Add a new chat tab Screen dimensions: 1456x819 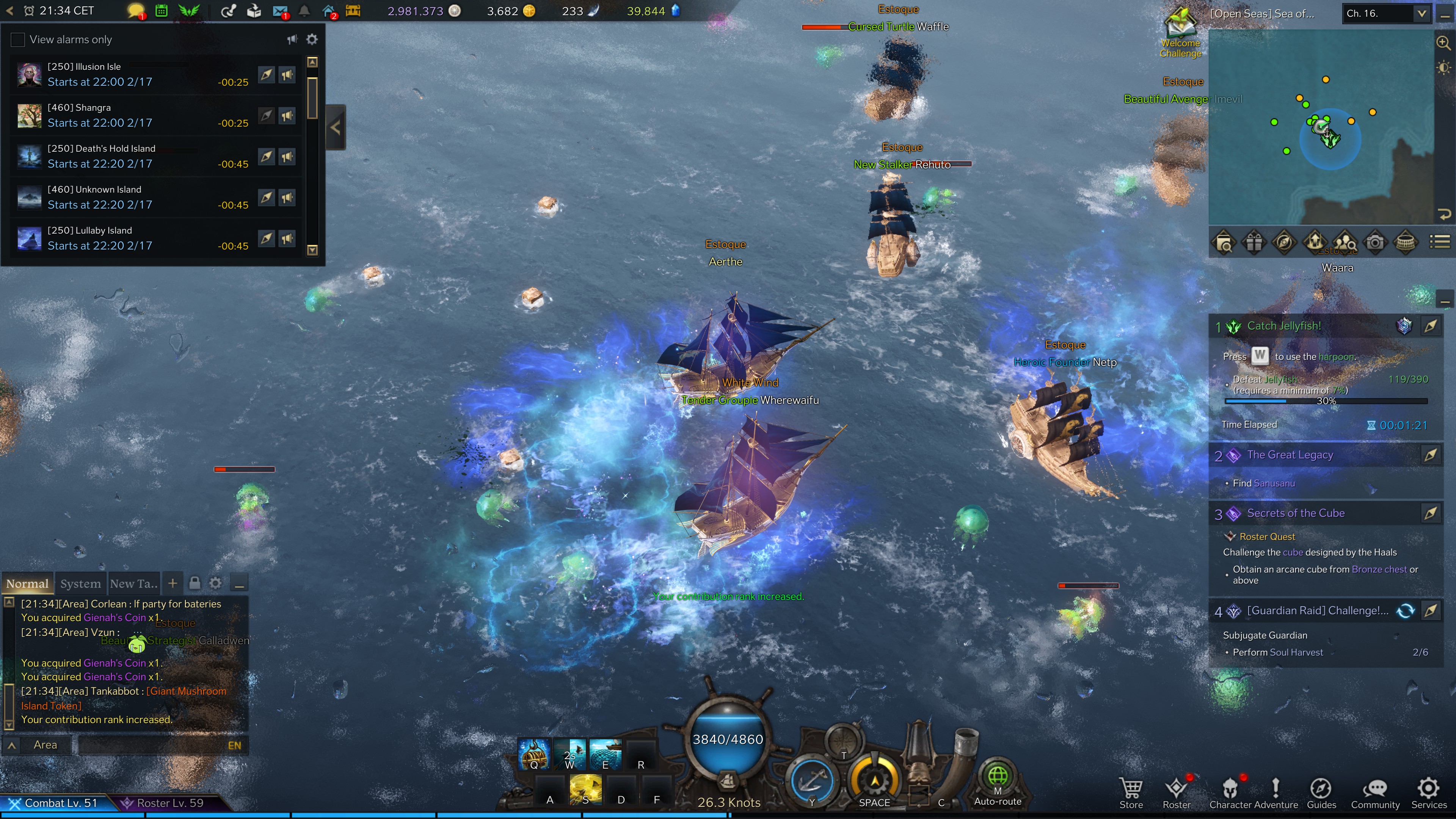point(173,583)
